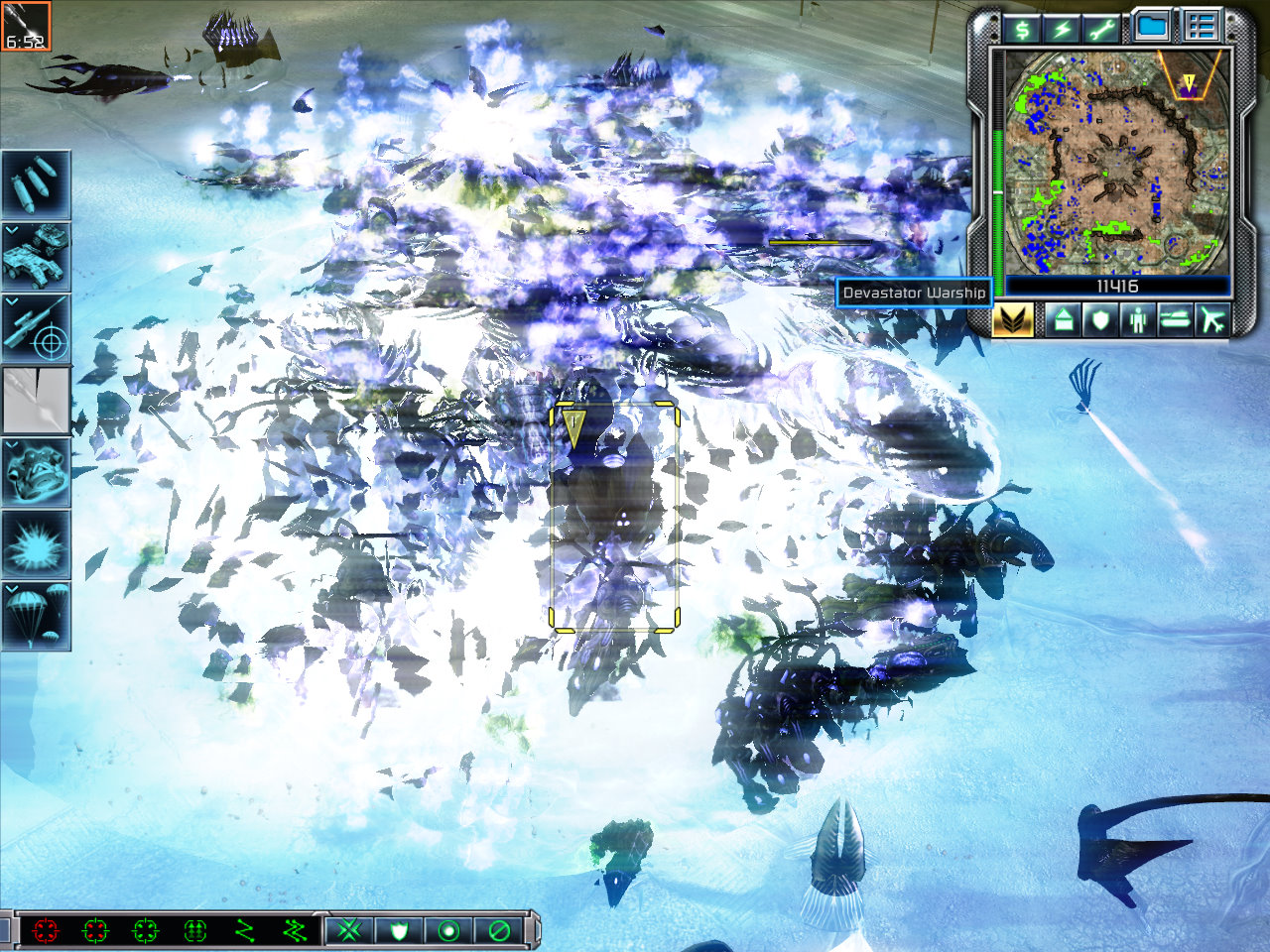Switch to the production structures tab
1270x952 pixels.
pyautogui.click(x=1063, y=320)
